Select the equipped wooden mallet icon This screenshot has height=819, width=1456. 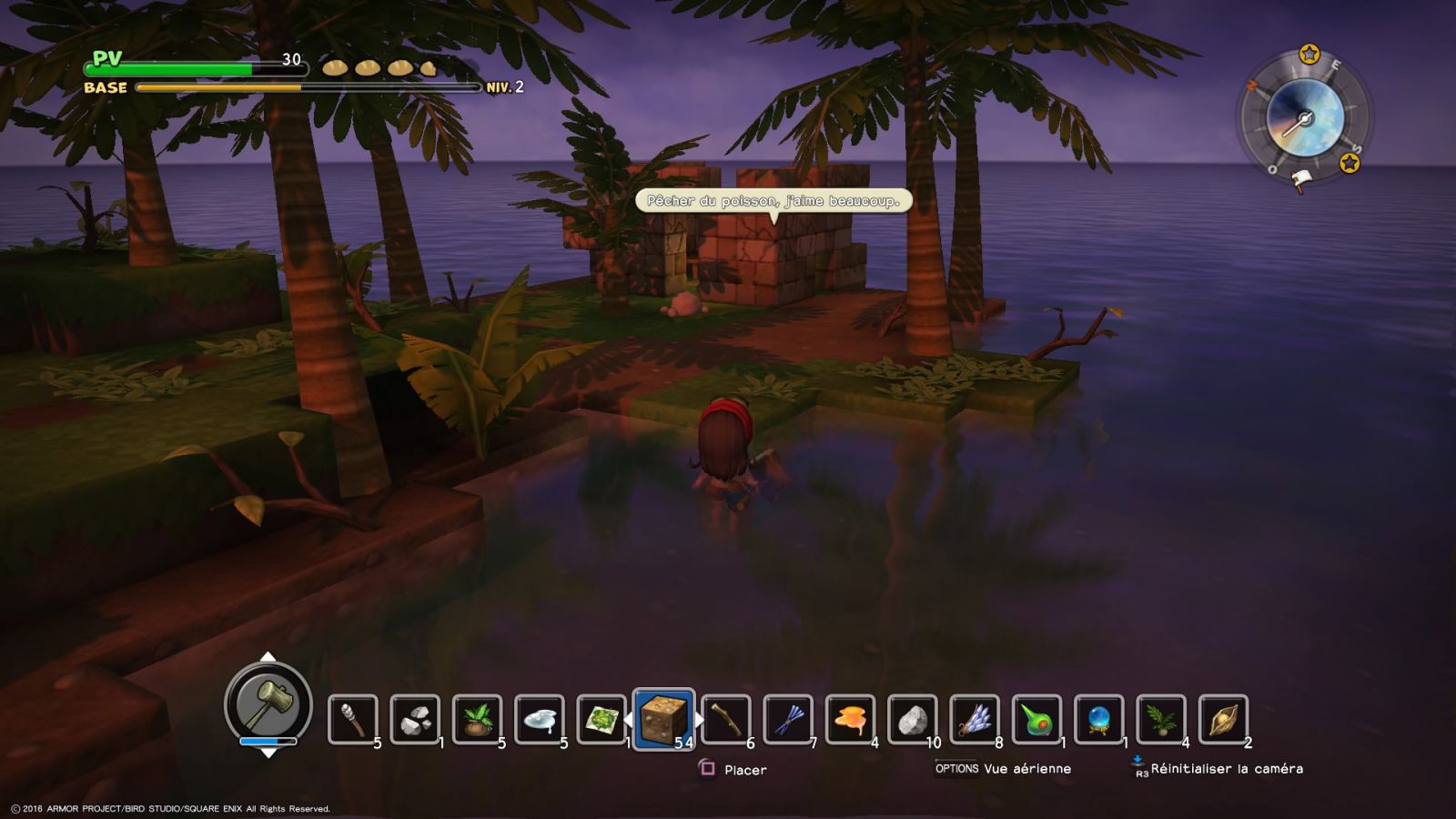(x=268, y=703)
